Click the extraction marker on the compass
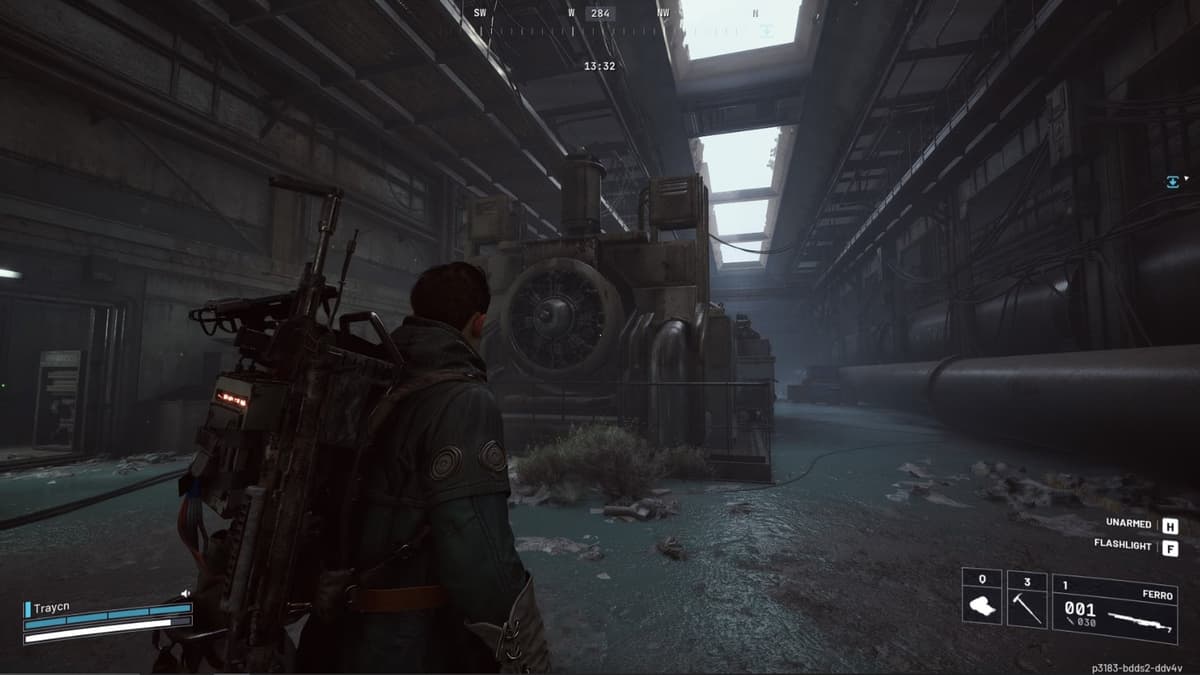Image resolution: width=1200 pixels, height=675 pixels. [765, 31]
